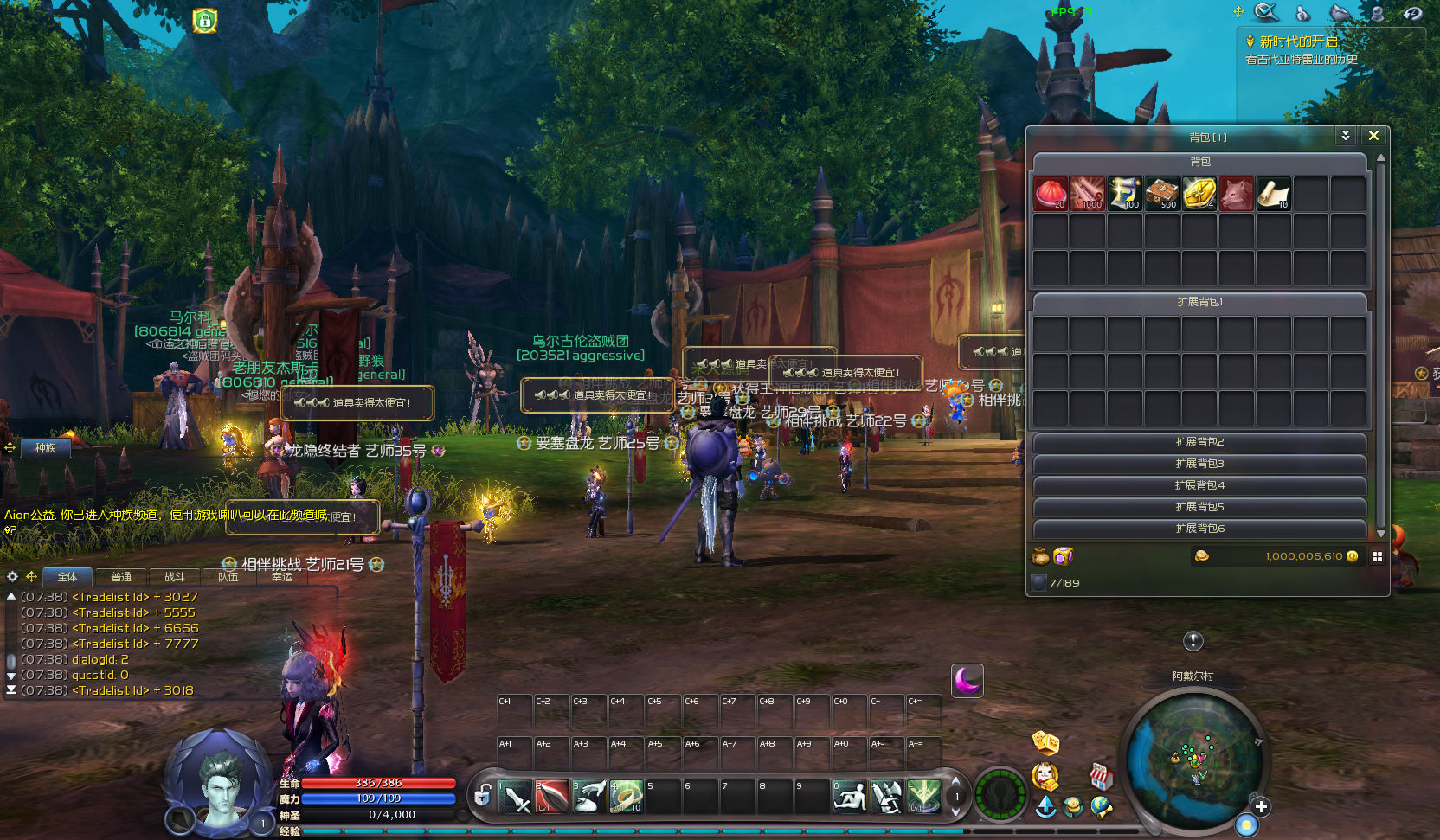The height and width of the screenshot is (840, 1440).
Task: Switch chat to the 普通 tab
Action: (x=121, y=577)
